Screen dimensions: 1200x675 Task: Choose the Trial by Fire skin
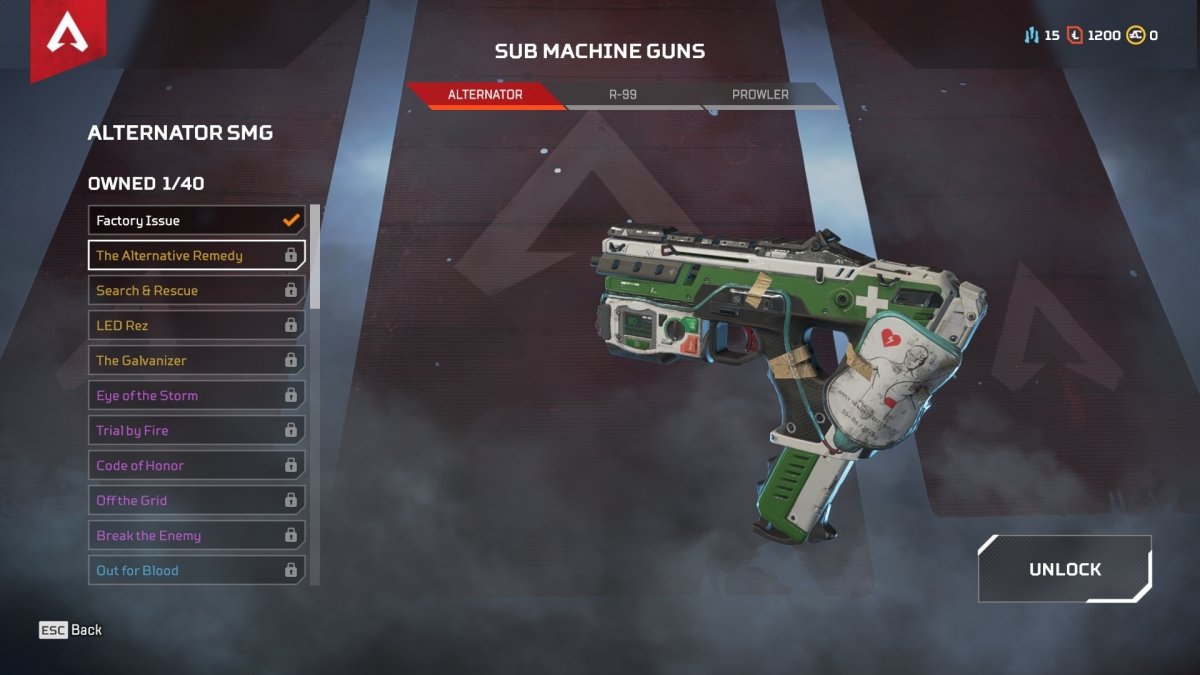[x=196, y=430]
